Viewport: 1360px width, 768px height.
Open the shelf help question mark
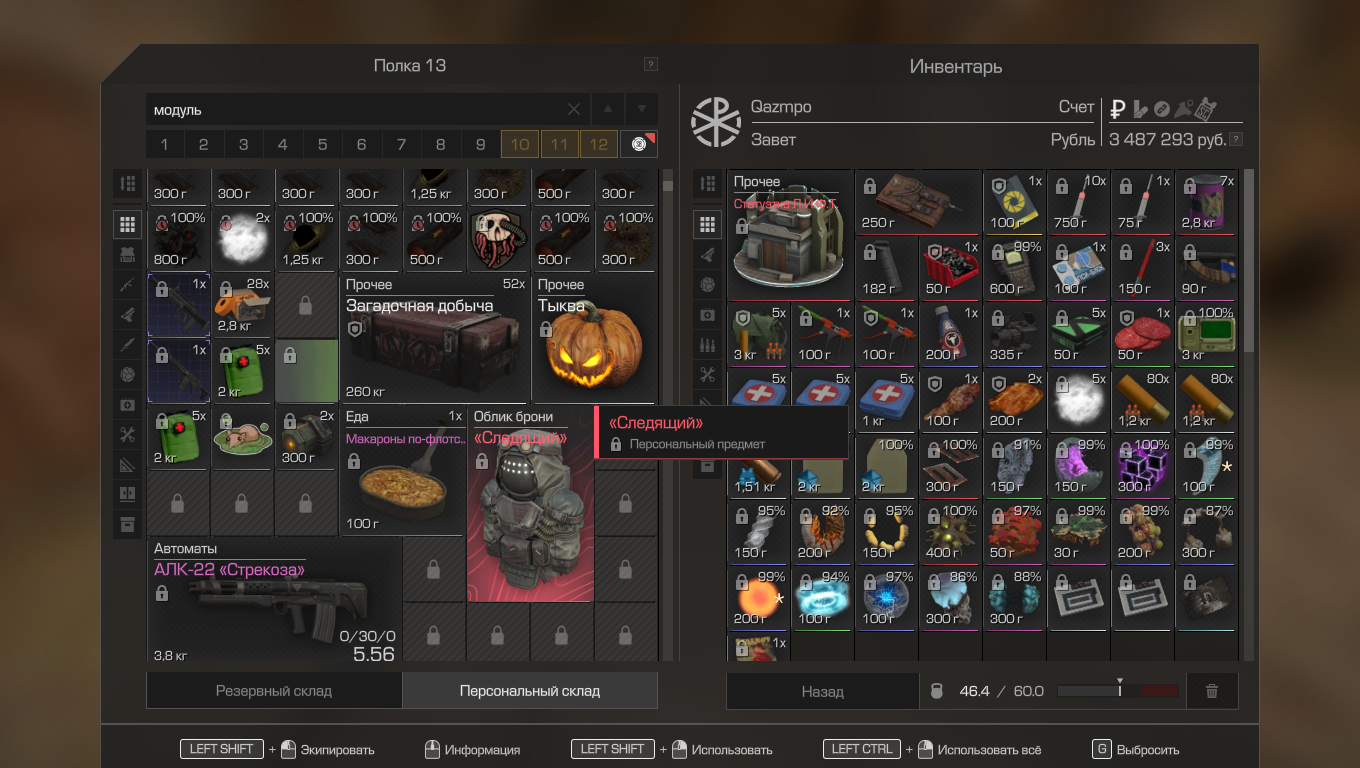(651, 65)
